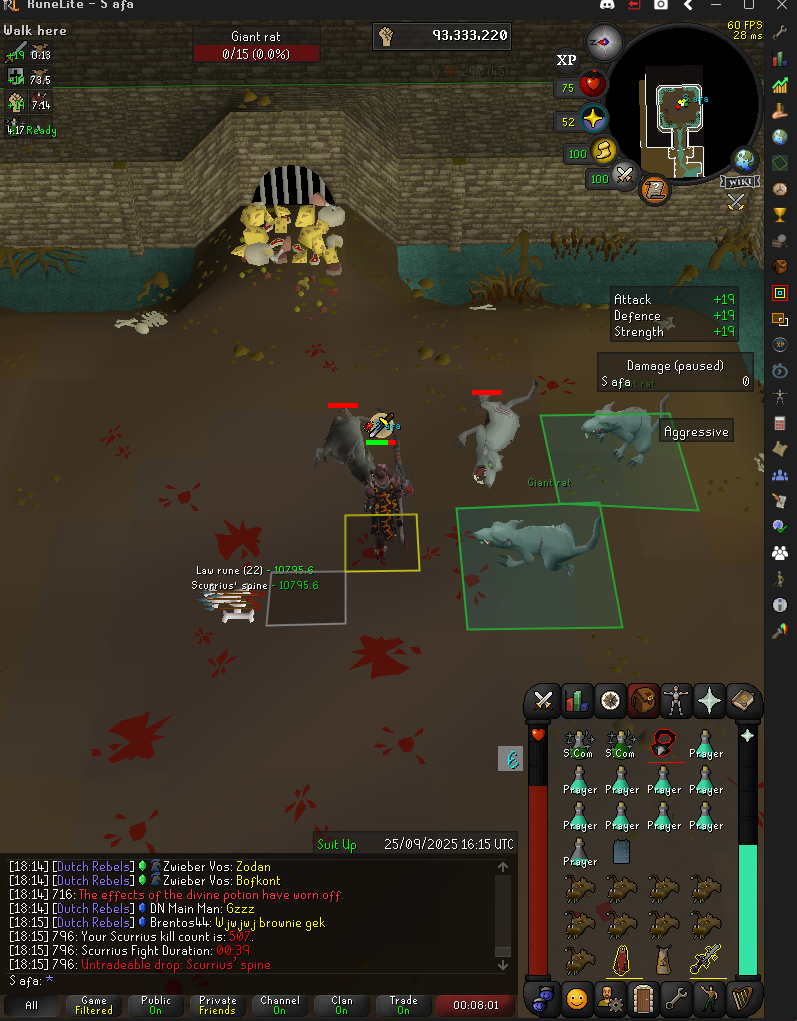This screenshot has width=797, height=1021.
Task: Click the blue teleport tablet in inventory
Action: coord(621,850)
